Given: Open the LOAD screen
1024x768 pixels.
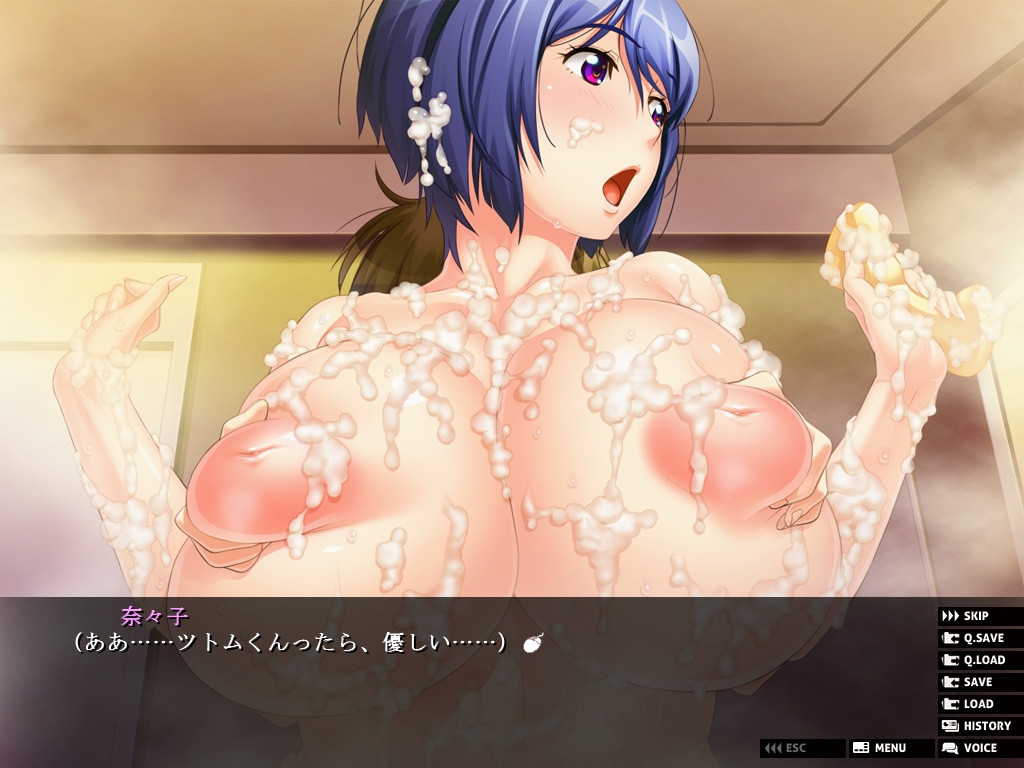Looking at the screenshot, I should [x=979, y=704].
